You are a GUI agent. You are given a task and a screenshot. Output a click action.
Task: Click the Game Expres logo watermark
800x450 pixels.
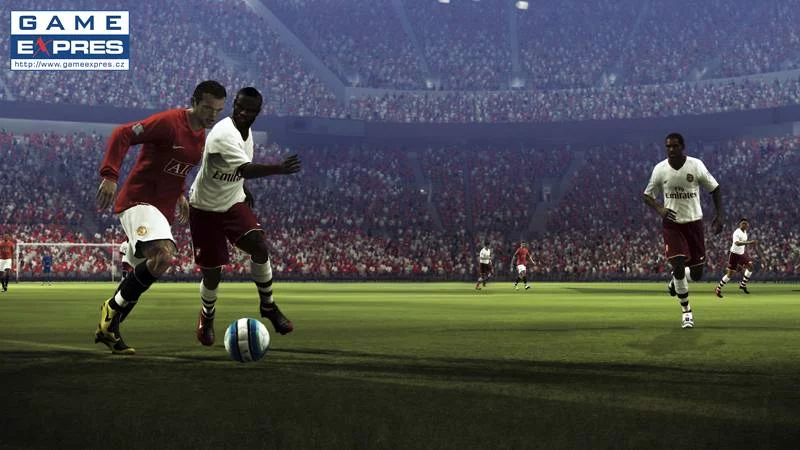click(x=69, y=40)
